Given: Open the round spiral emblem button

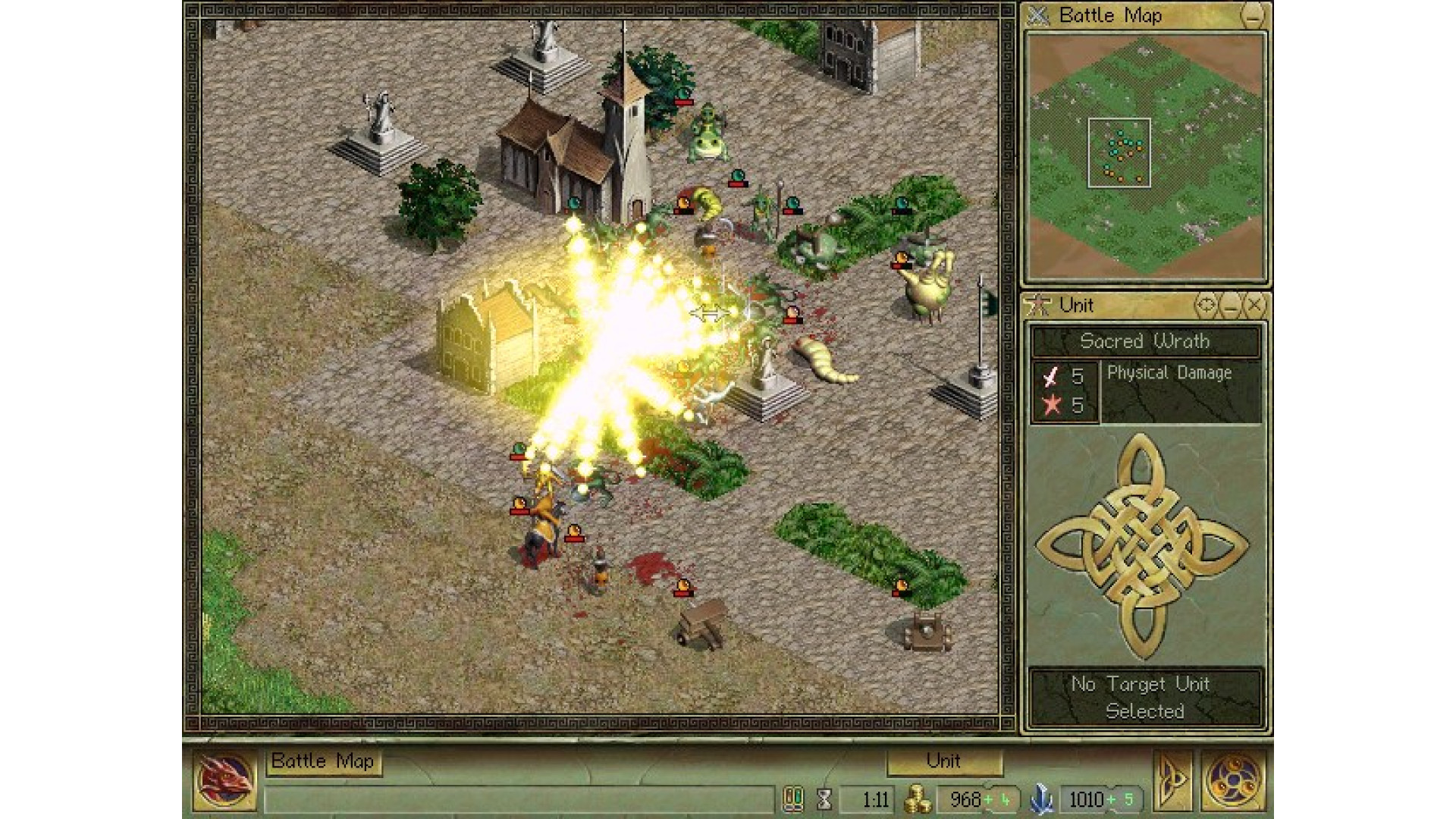Looking at the screenshot, I should (x=1233, y=780).
